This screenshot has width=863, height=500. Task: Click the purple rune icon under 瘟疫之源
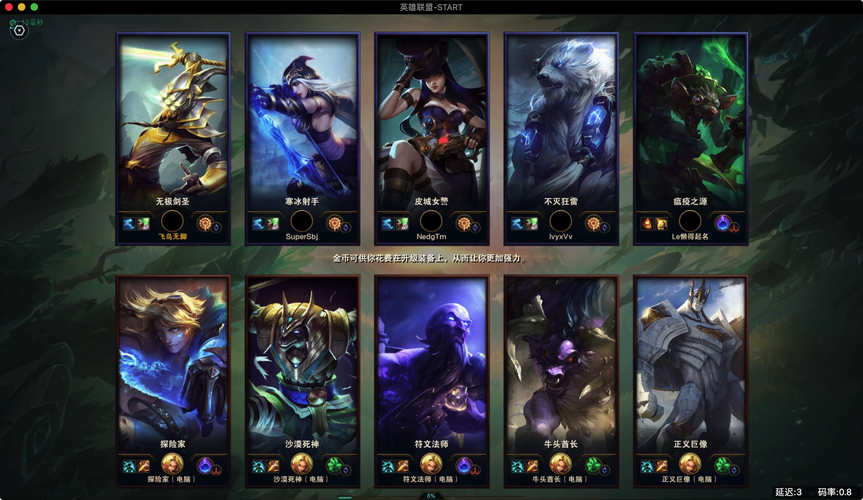click(x=724, y=223)
